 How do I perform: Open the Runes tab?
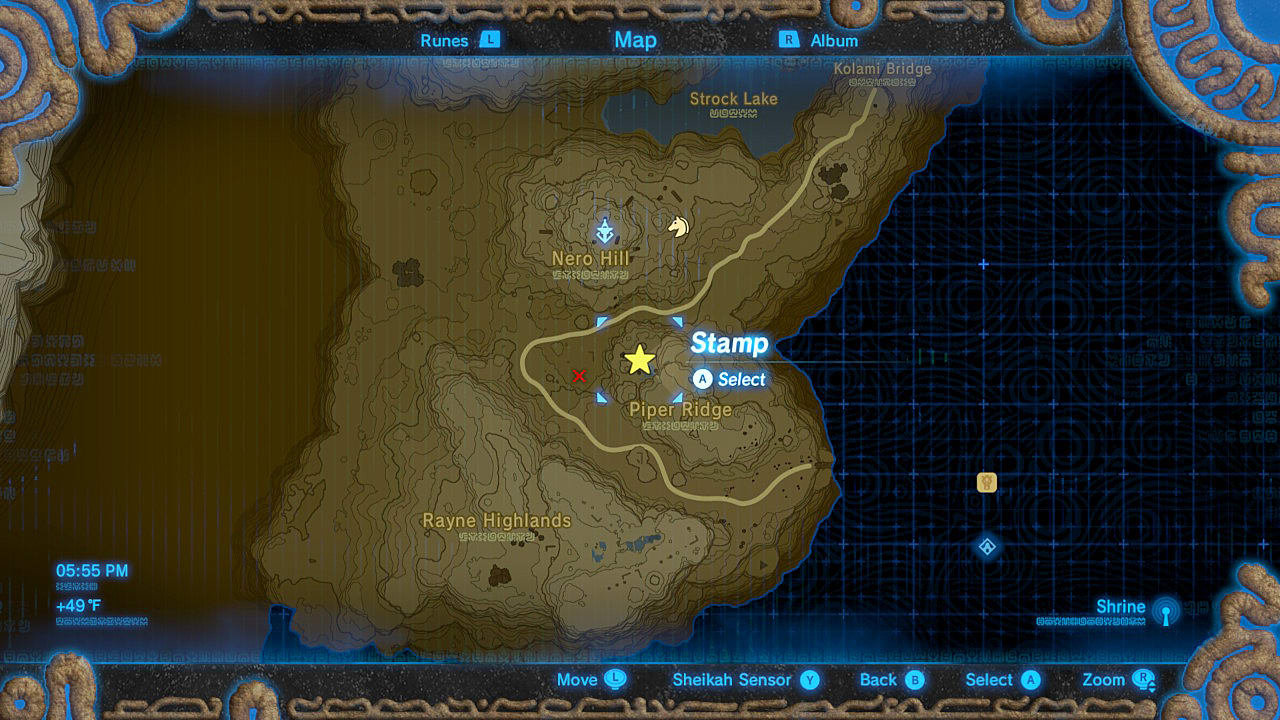[444, 41]
